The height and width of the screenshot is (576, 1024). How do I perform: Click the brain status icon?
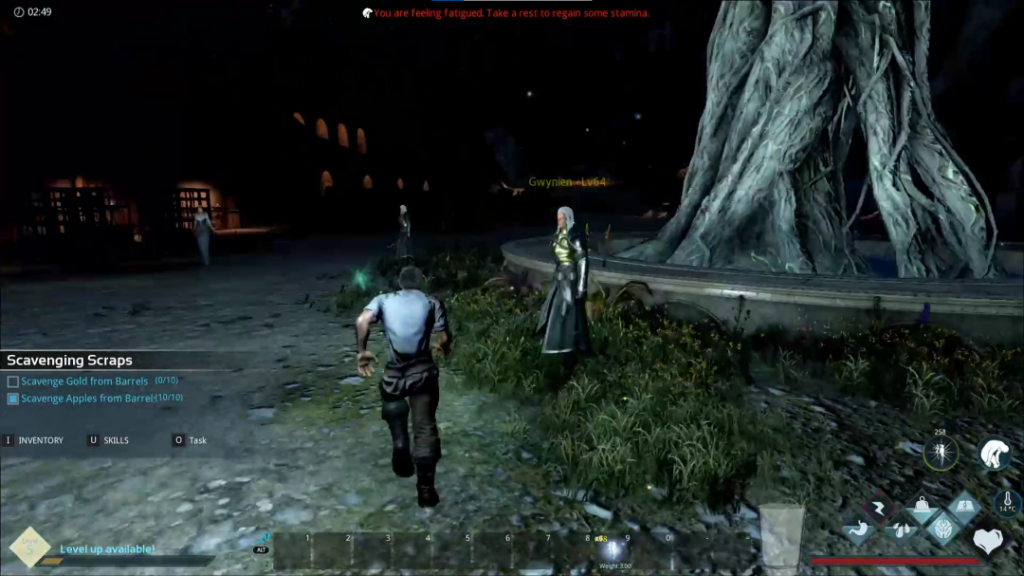pos(943,528)
